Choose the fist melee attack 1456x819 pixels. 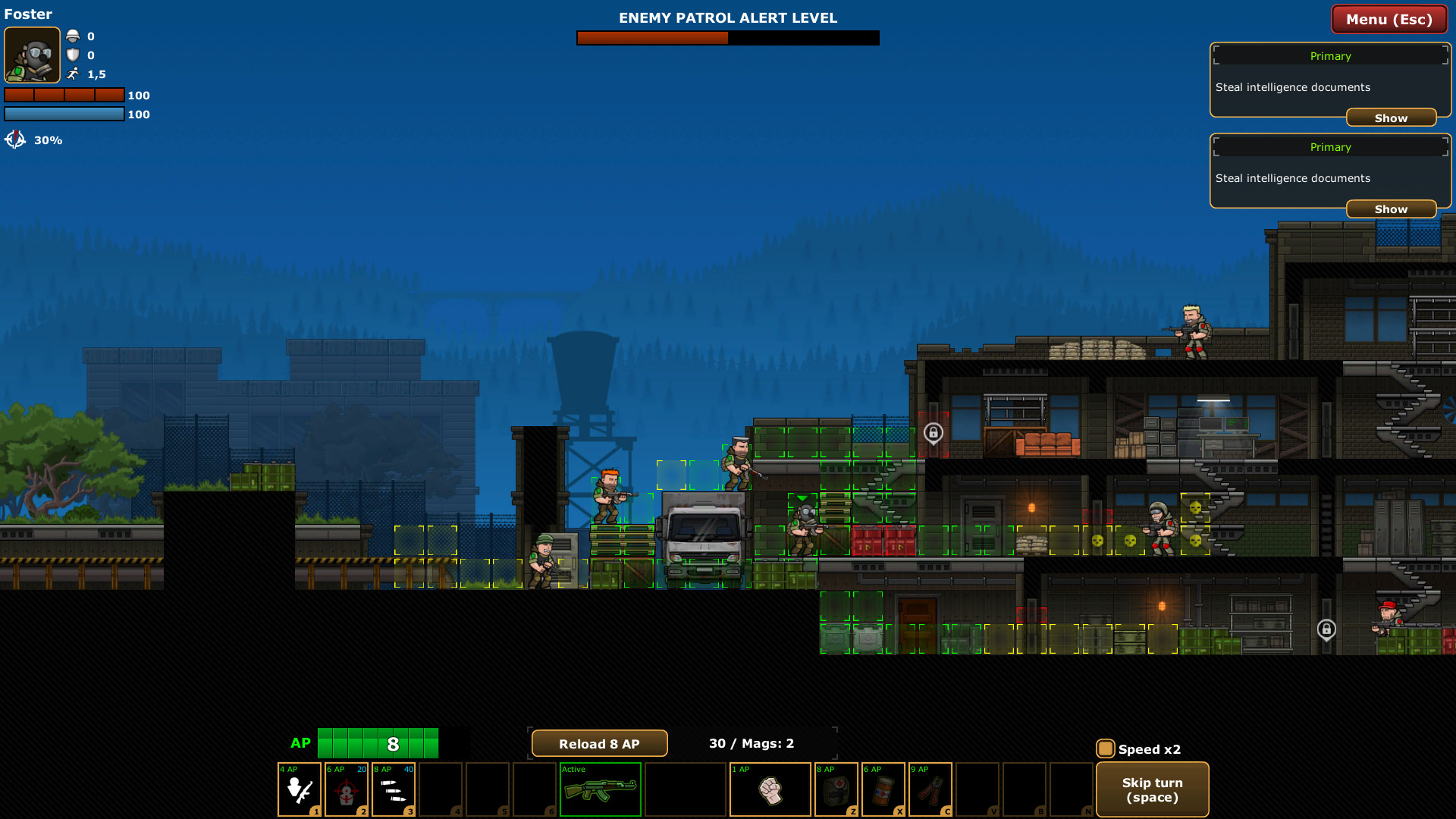click(770, 789)
